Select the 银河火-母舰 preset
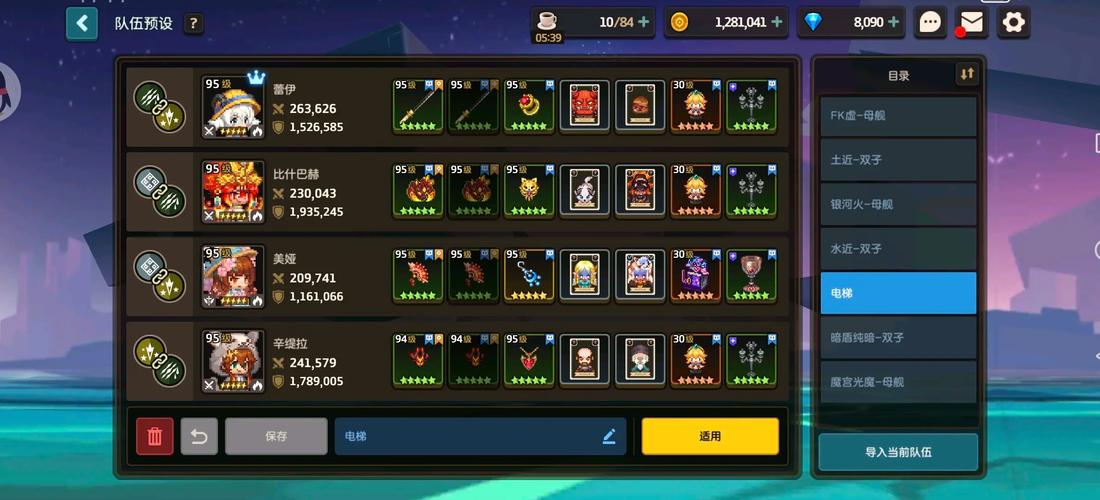The width and height of the screenshot is (1100, 500). (897, 204)
